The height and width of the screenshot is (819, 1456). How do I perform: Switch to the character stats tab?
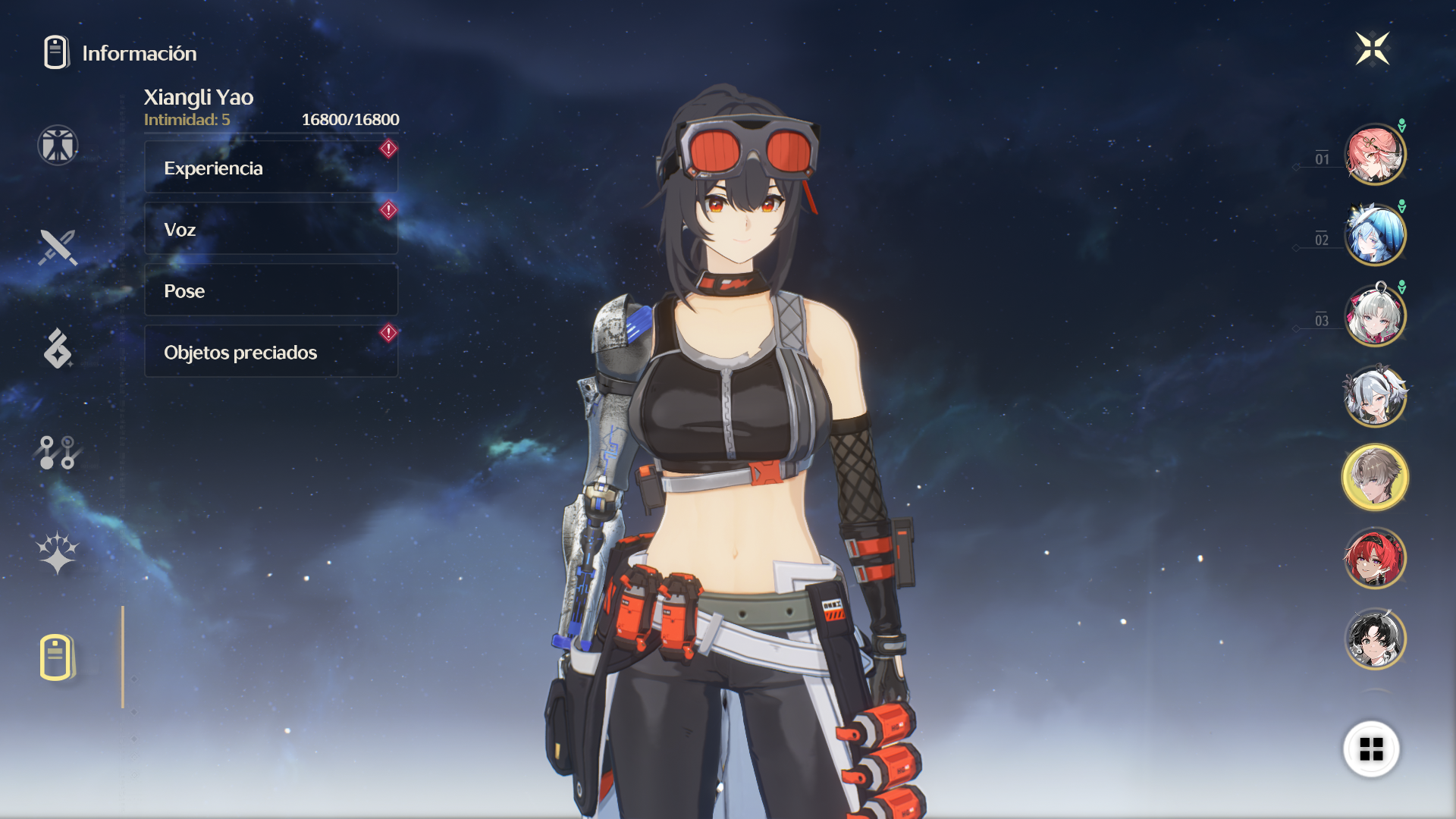pos(58,145)
